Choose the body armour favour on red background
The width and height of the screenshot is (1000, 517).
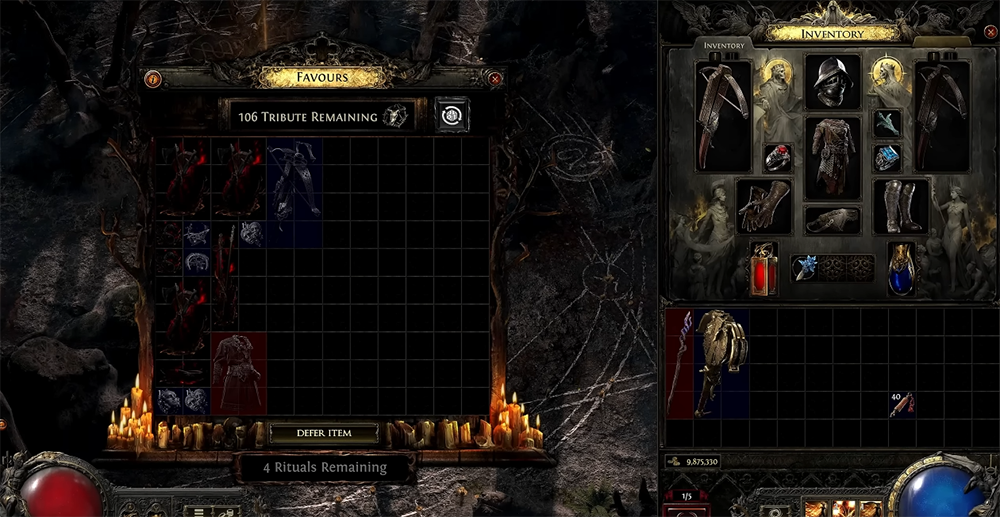click(239, 373)
